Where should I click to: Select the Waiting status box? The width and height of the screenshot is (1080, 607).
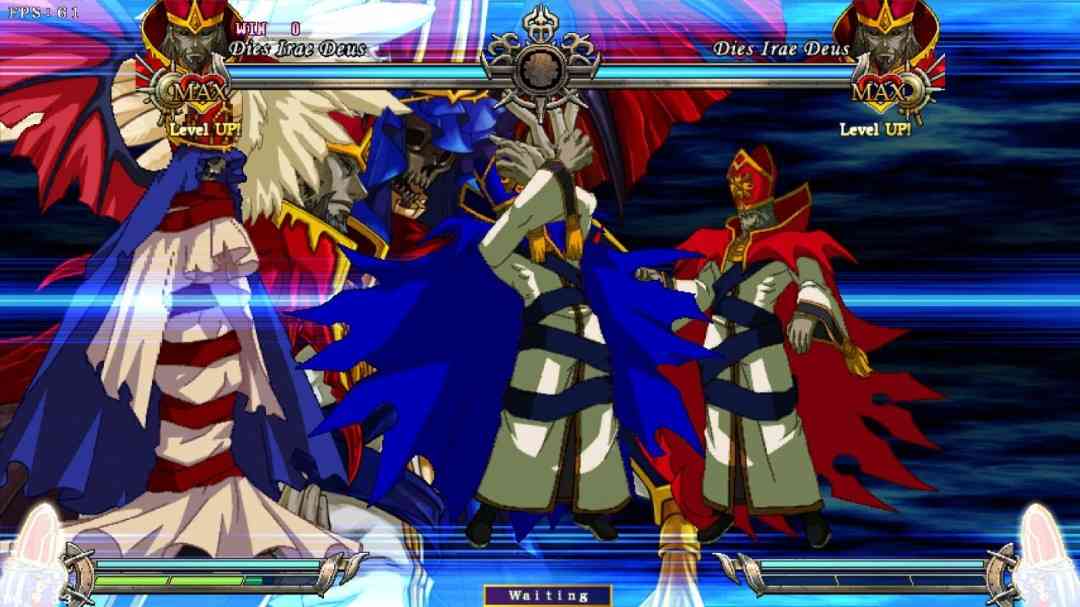[x=547, y=595]
